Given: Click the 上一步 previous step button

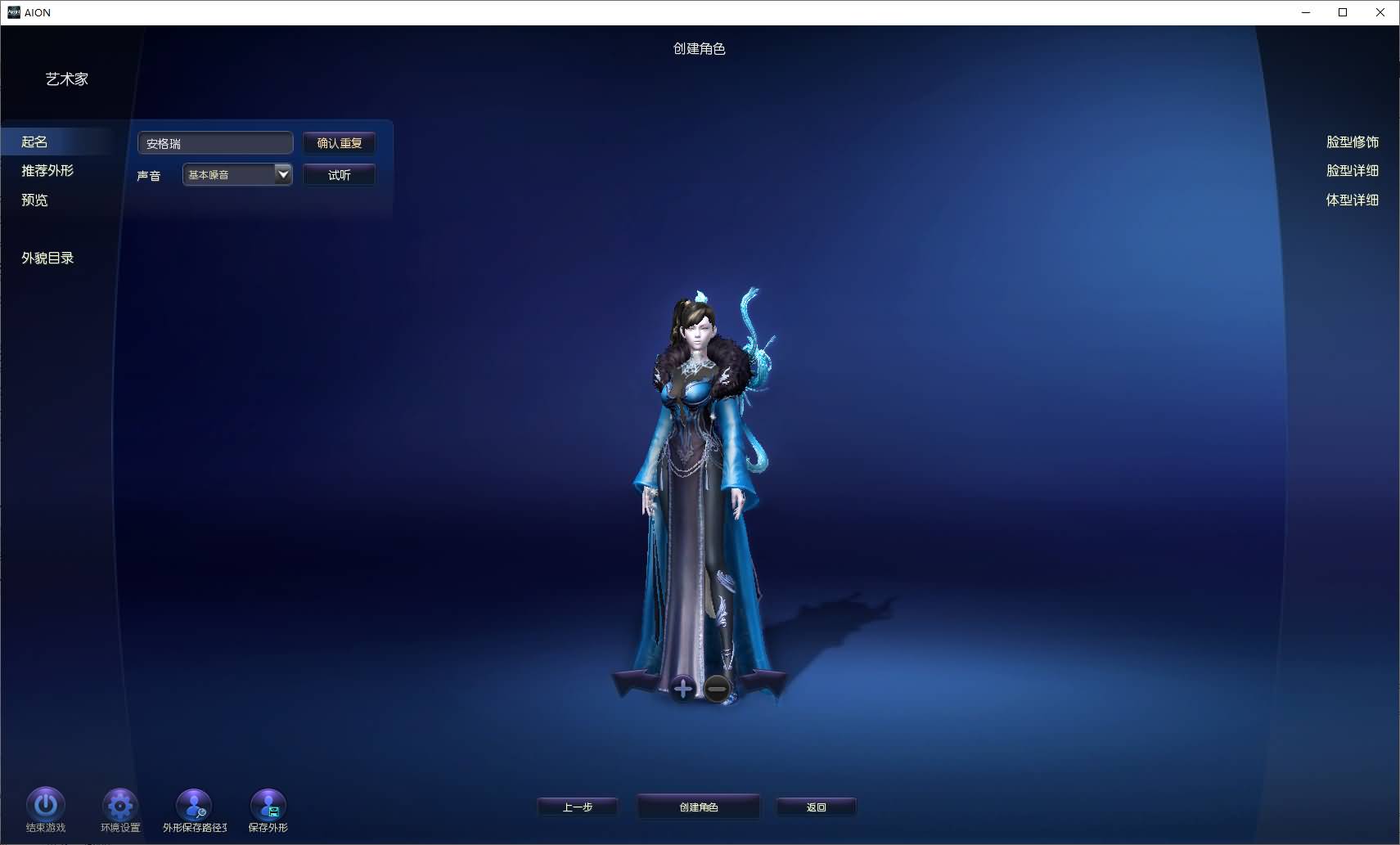Looking at the screenshot, I should (x=577, y=807).
